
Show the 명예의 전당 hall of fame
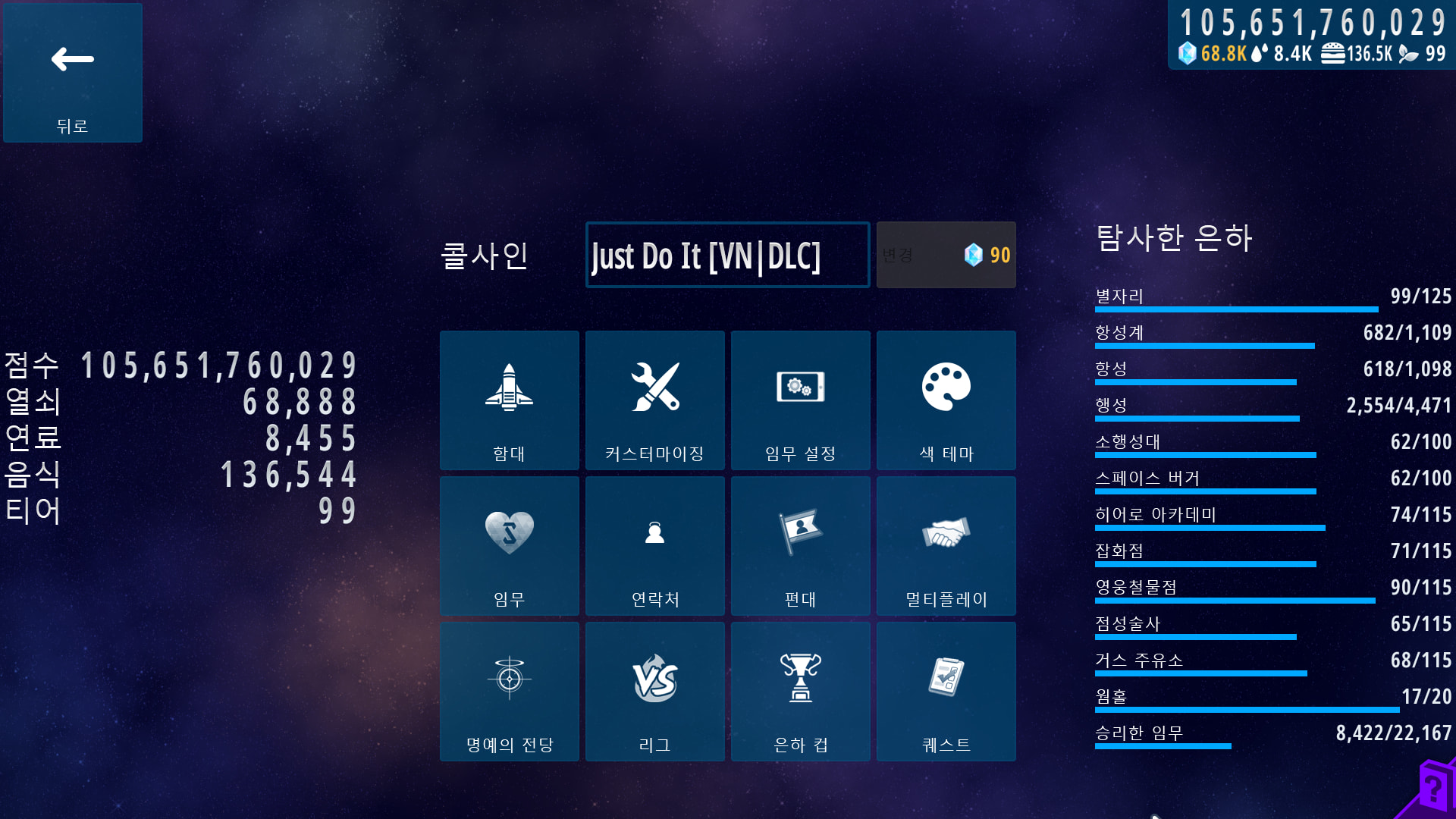coord(509,692)
